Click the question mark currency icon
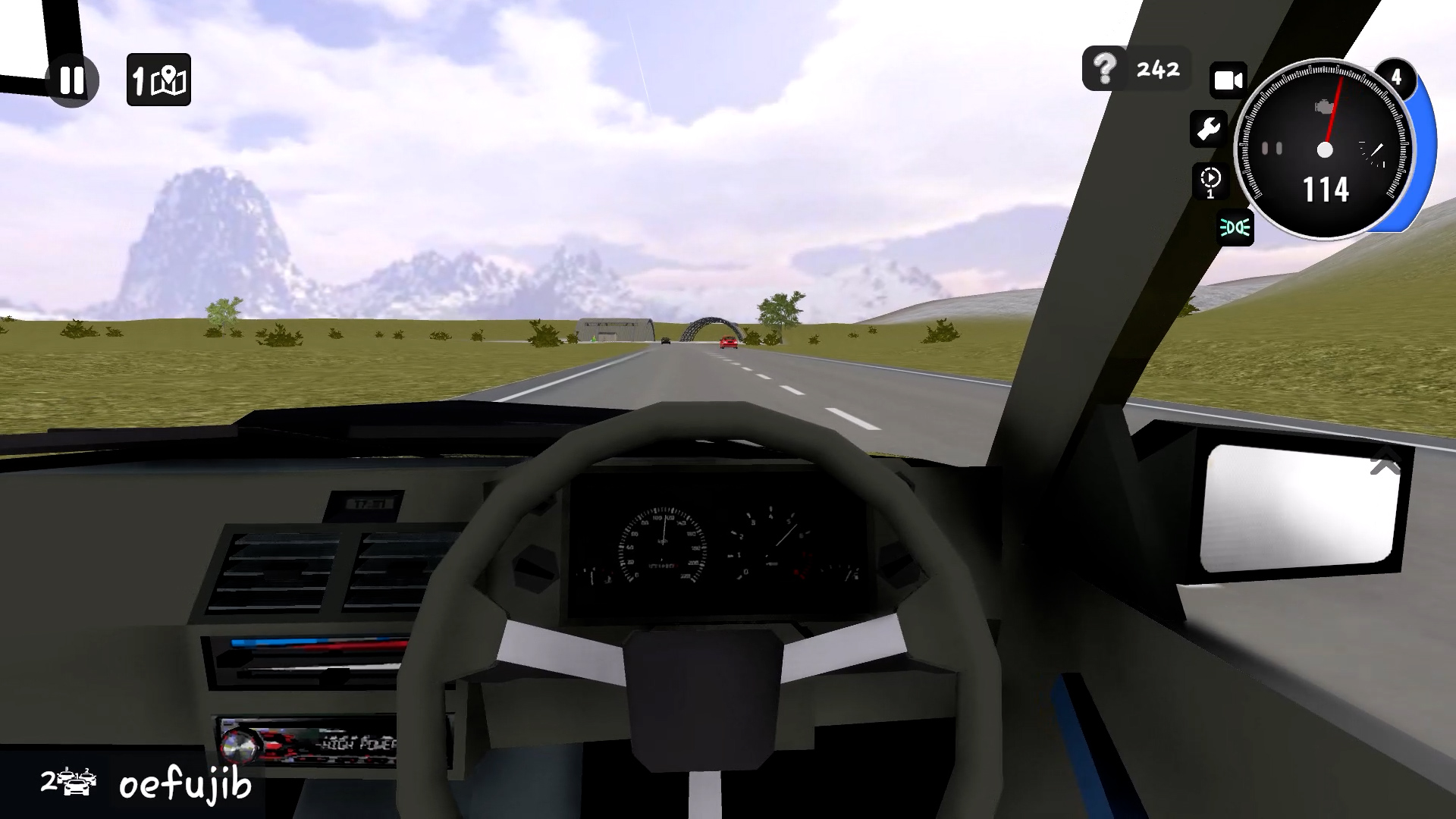 pyautogui.click(x=1104, y=69)
